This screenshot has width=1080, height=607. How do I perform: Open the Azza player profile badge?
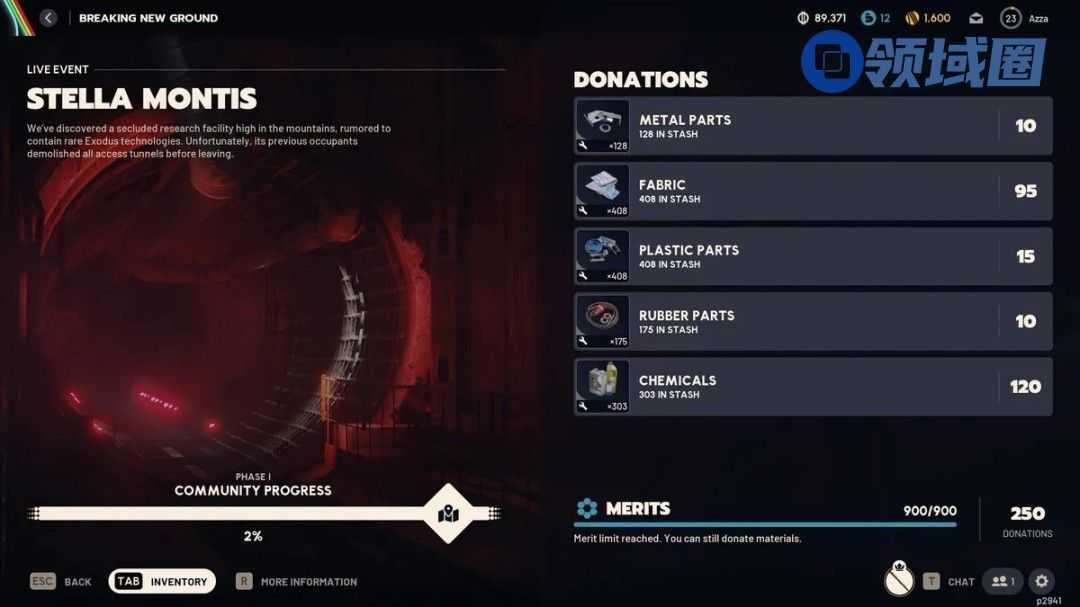click(x=1022, y=18)
